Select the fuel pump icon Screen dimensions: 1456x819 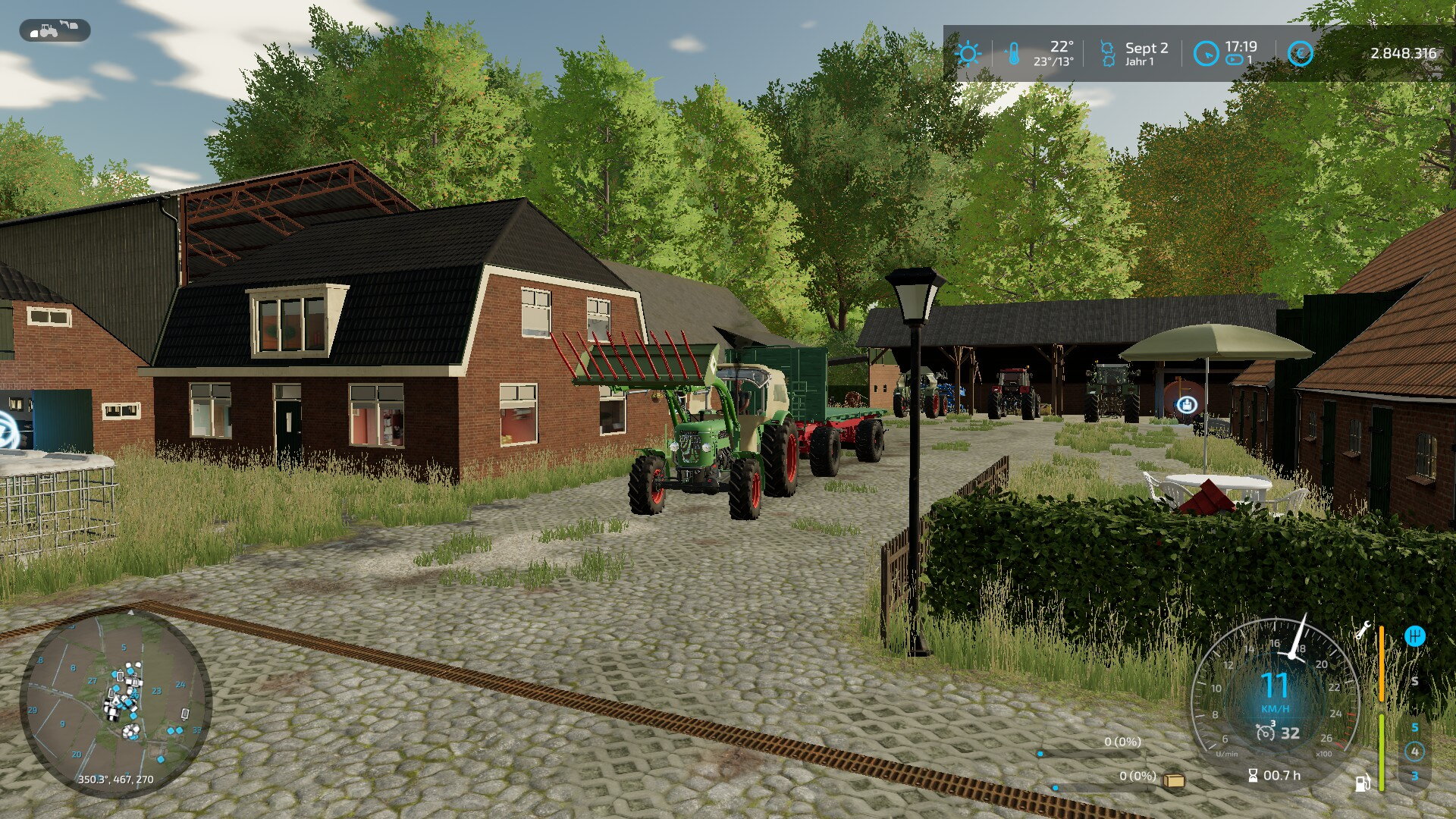[x=1363, y=783]
